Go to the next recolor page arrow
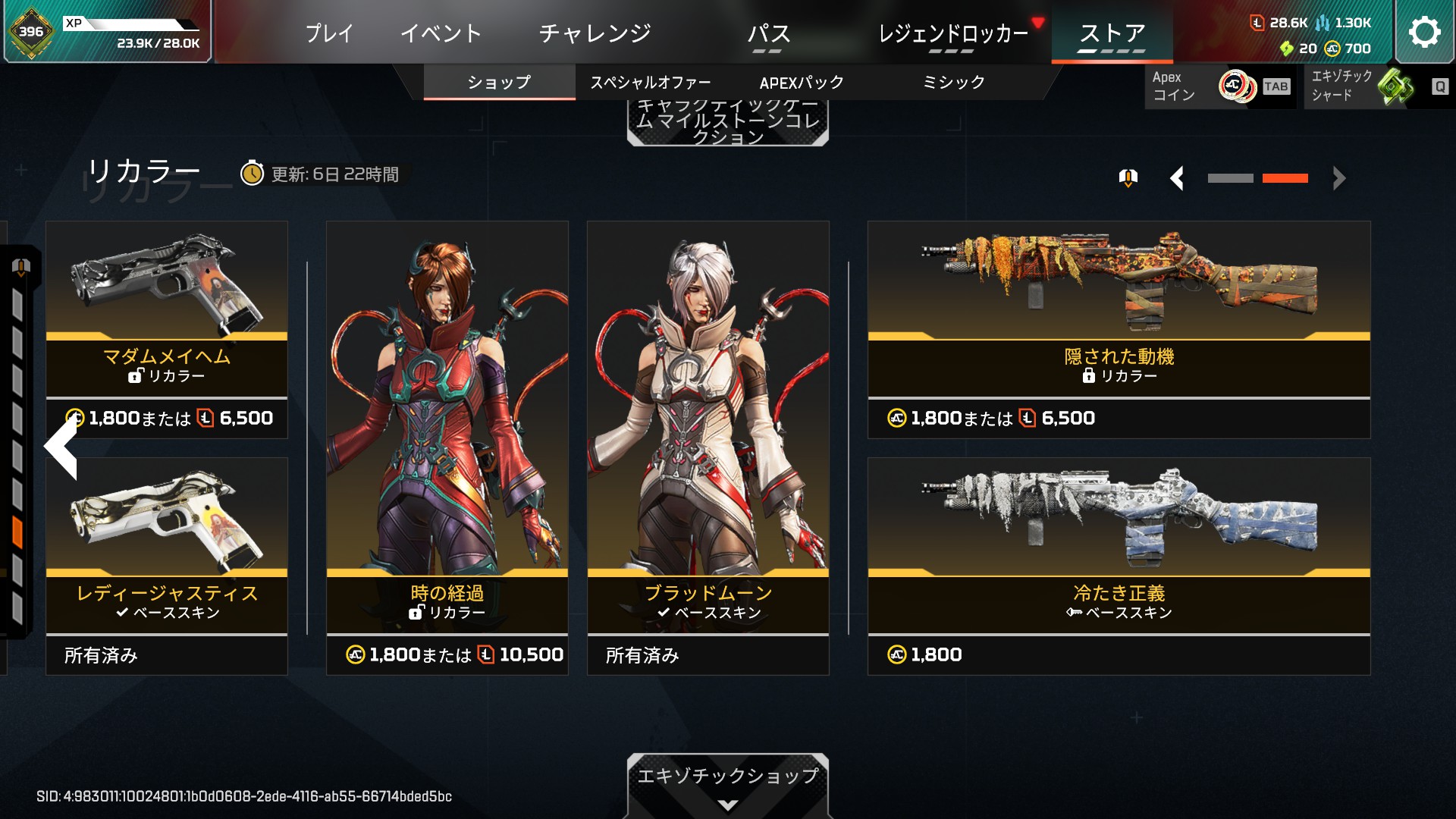This screenshot has height=819, width=1456. pos(1339,179)
